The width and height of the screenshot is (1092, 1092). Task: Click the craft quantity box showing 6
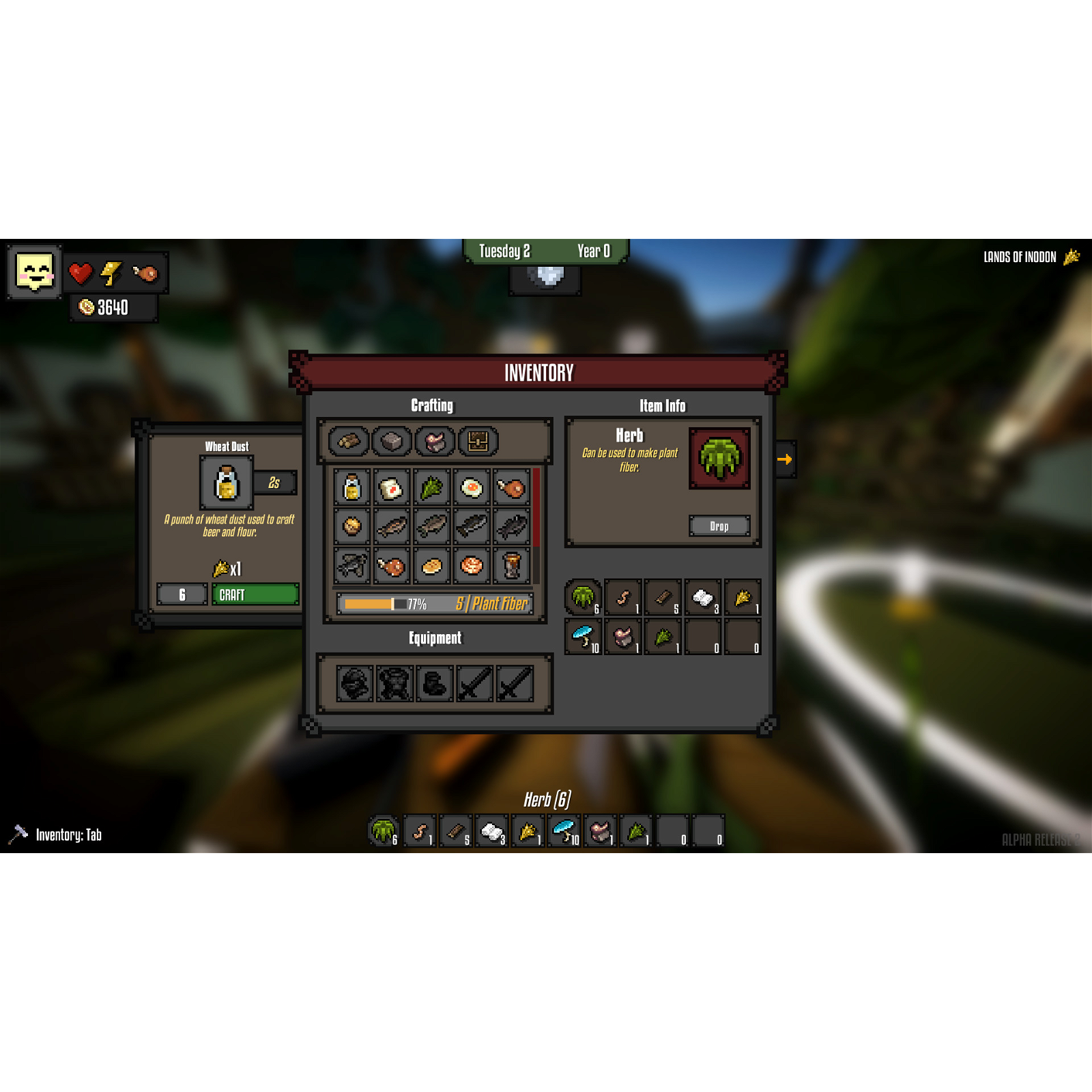click(182, 594)
